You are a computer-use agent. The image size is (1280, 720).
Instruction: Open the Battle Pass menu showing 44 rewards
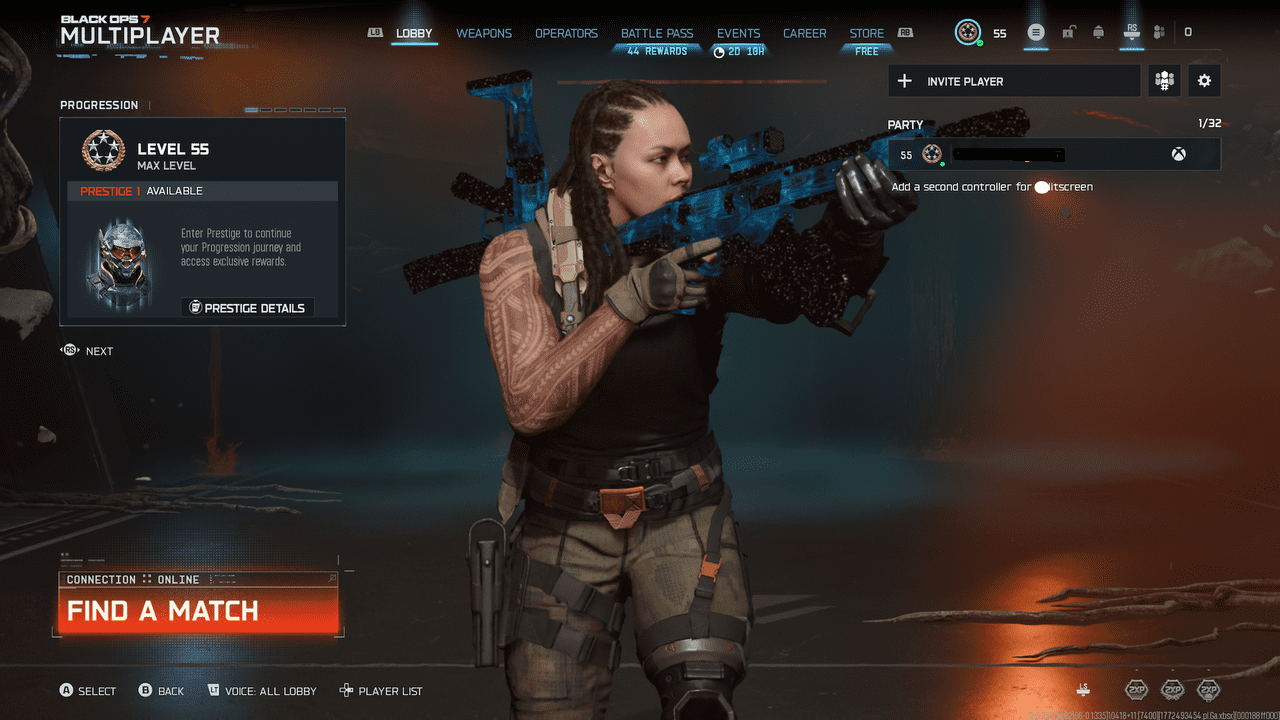pos(657,32)
